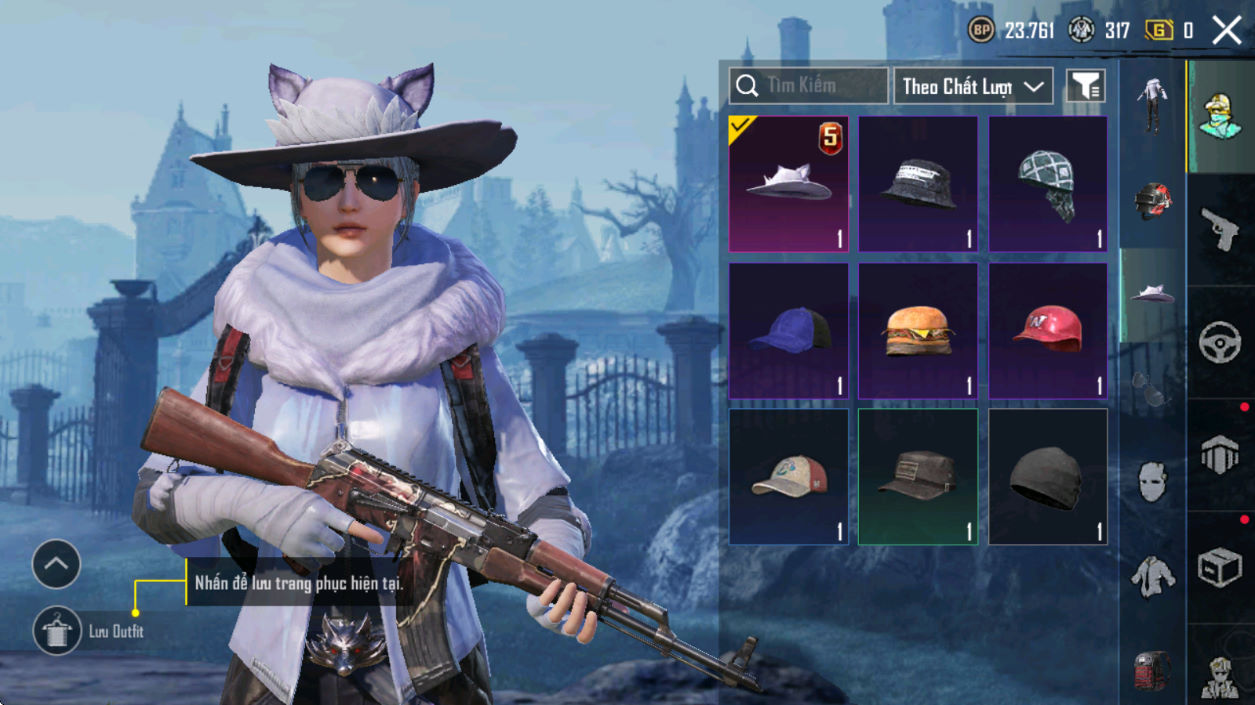1255x705 pixels.
Task: Select the black beanie item
Action: 1047,476
